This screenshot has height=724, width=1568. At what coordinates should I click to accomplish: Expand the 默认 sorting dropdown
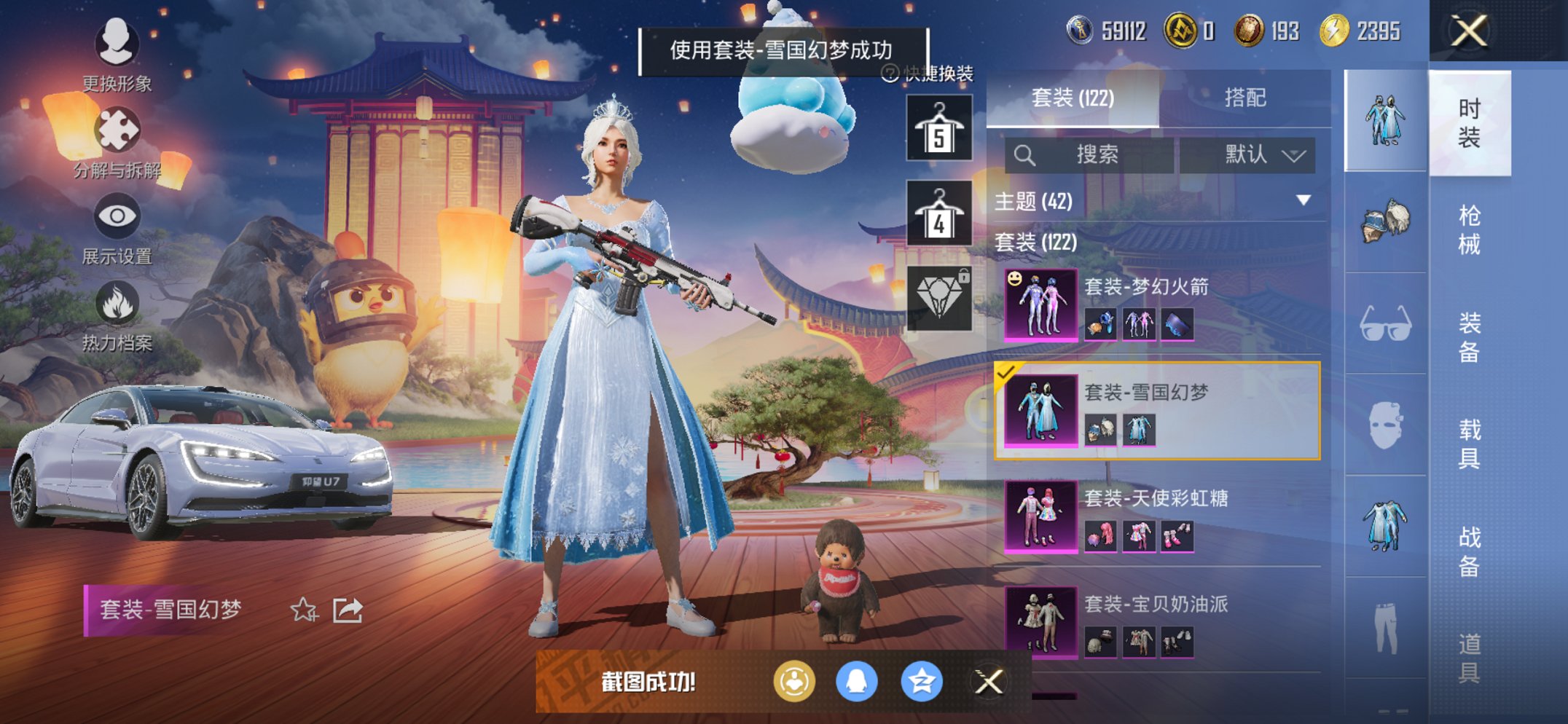pos(1251,154)
